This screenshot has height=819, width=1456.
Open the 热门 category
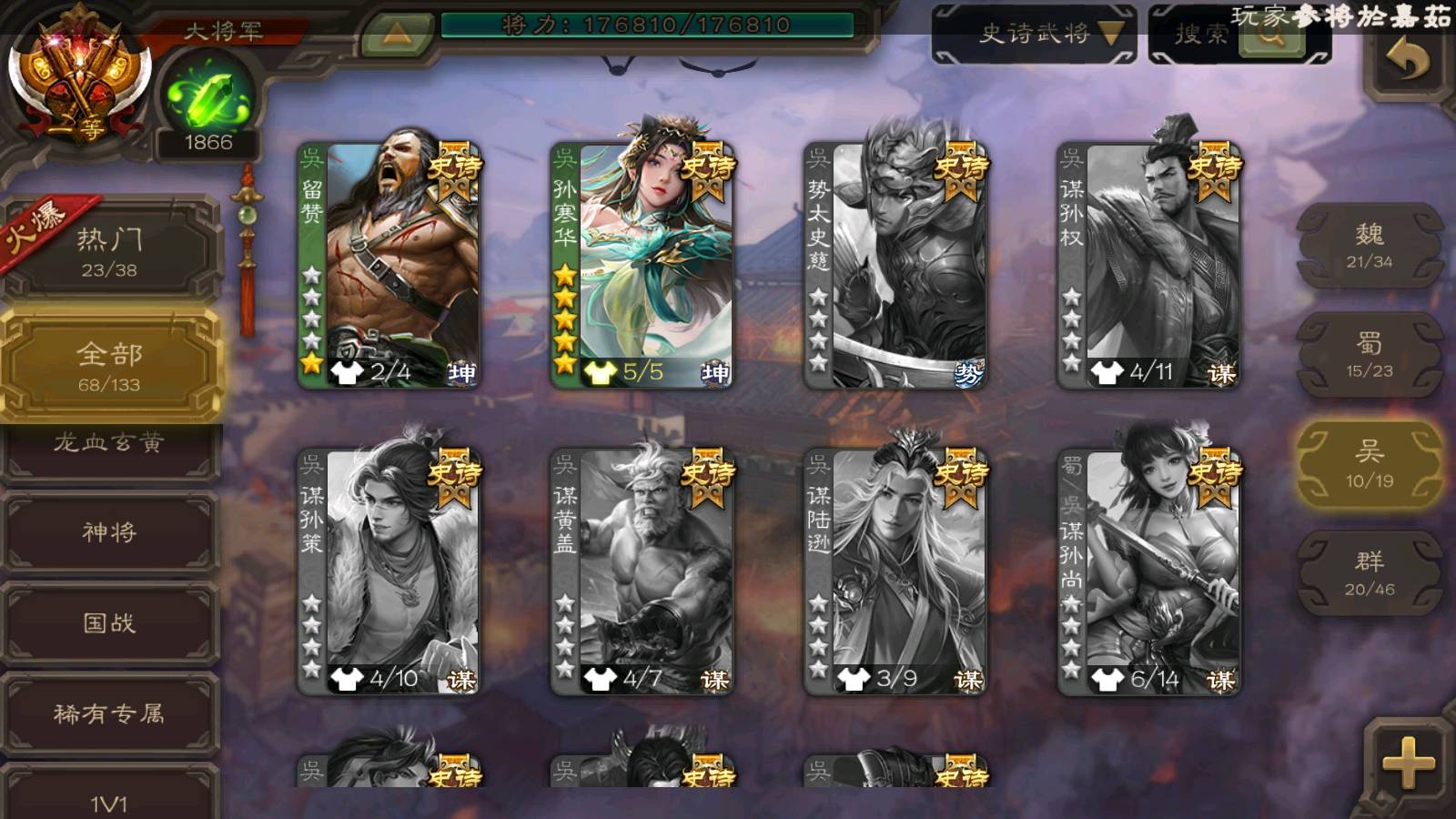click(x=109, y=251)
